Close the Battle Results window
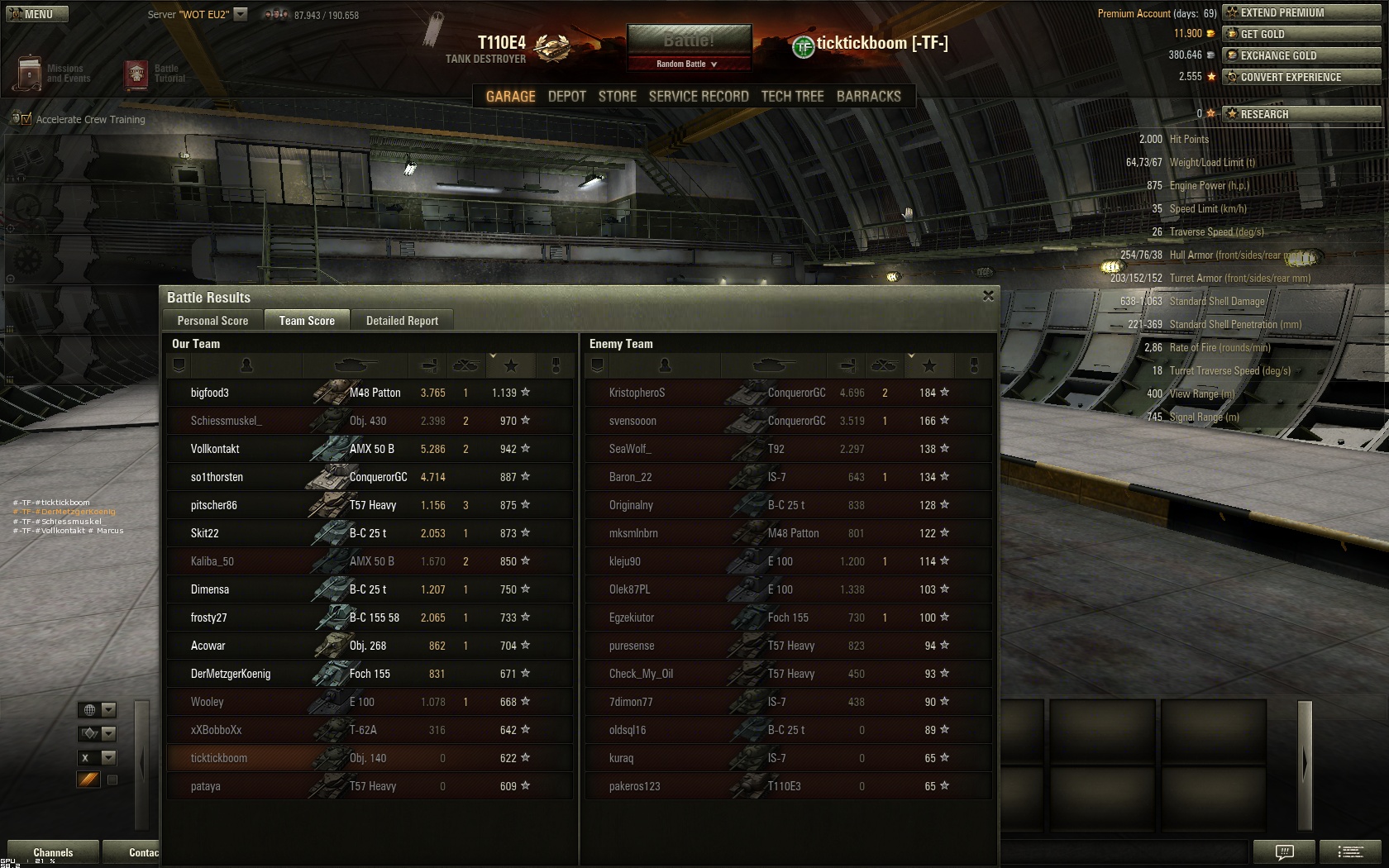 [988, 296]
